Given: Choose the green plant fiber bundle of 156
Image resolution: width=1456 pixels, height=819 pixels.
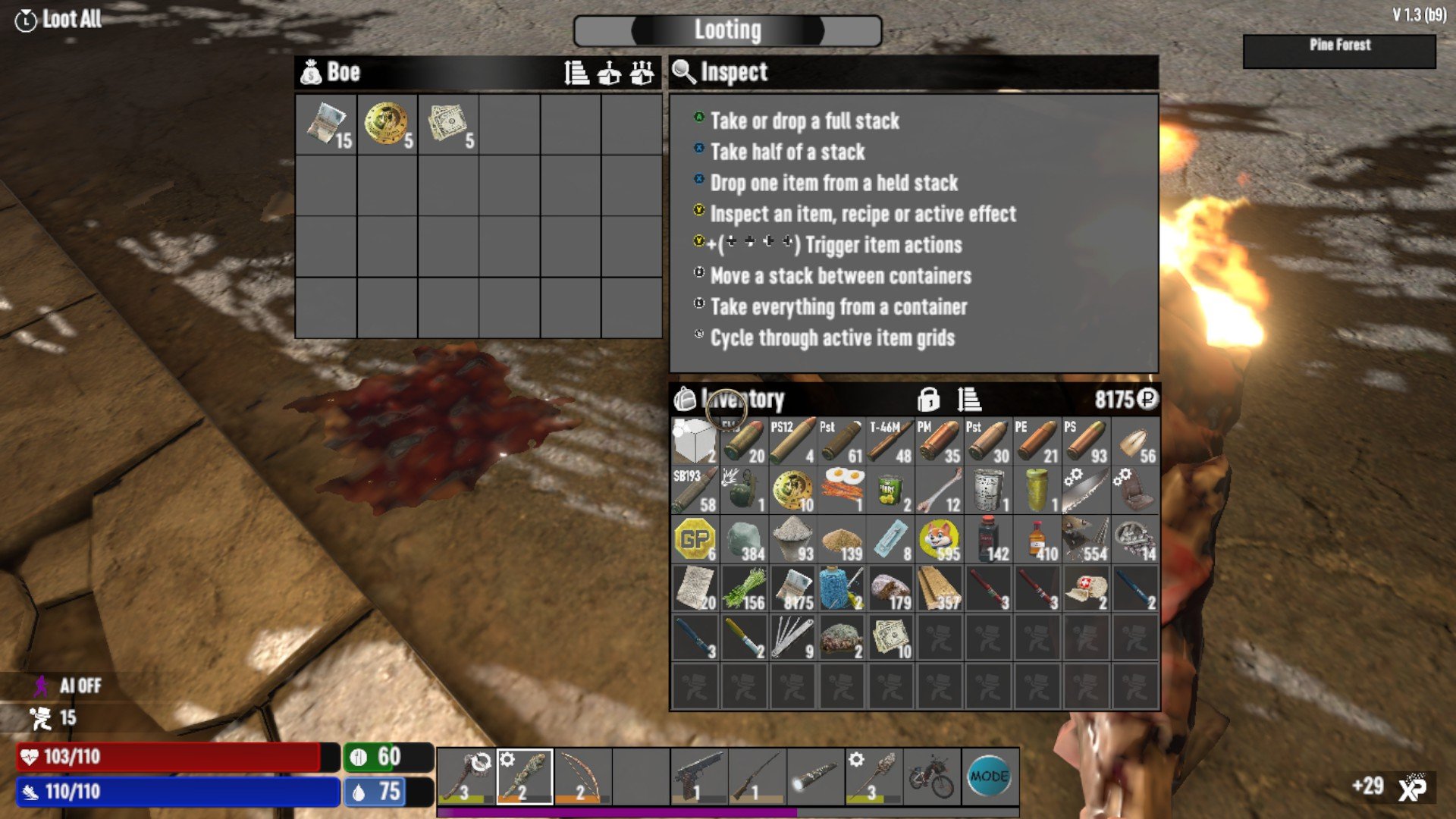Looking at the screenshot, I should coord(743,588).
